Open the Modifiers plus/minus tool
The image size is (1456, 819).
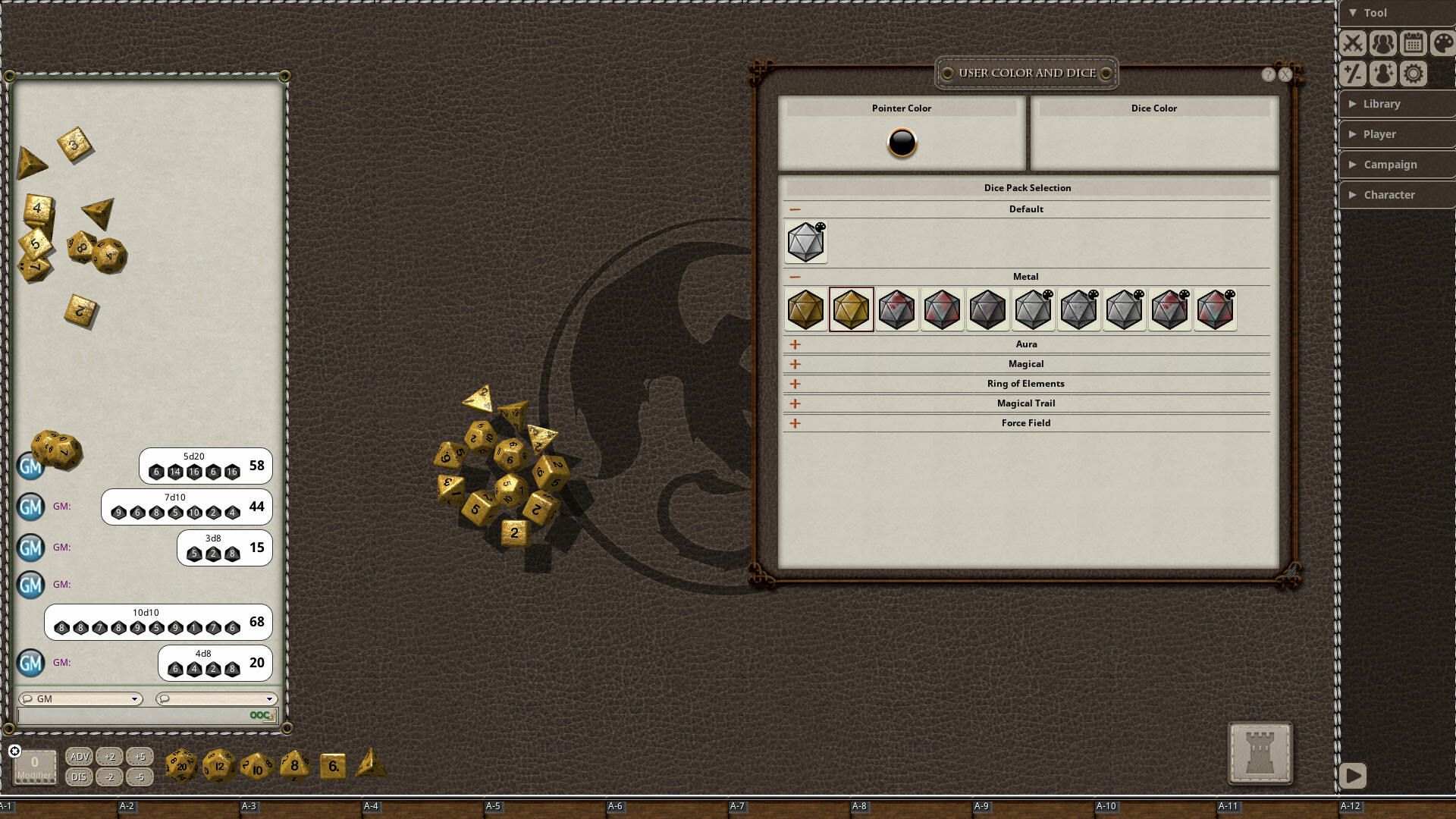point(1353,74)
